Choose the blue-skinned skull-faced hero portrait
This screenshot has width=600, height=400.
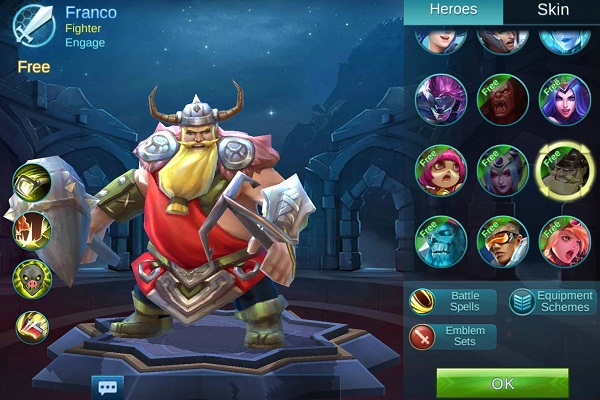click(x=440, y=241)
